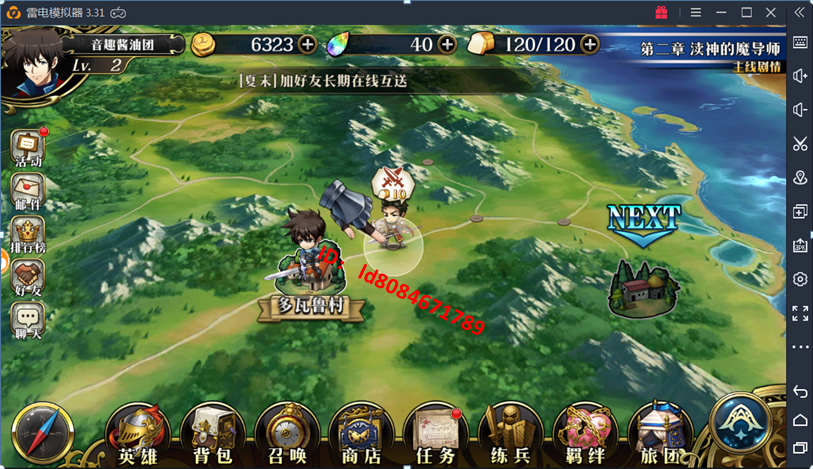Image resolution: width=813 pixels, height=469 pixels.
Task: Open the 背包 backpack
Action: (x=212, y=434)
